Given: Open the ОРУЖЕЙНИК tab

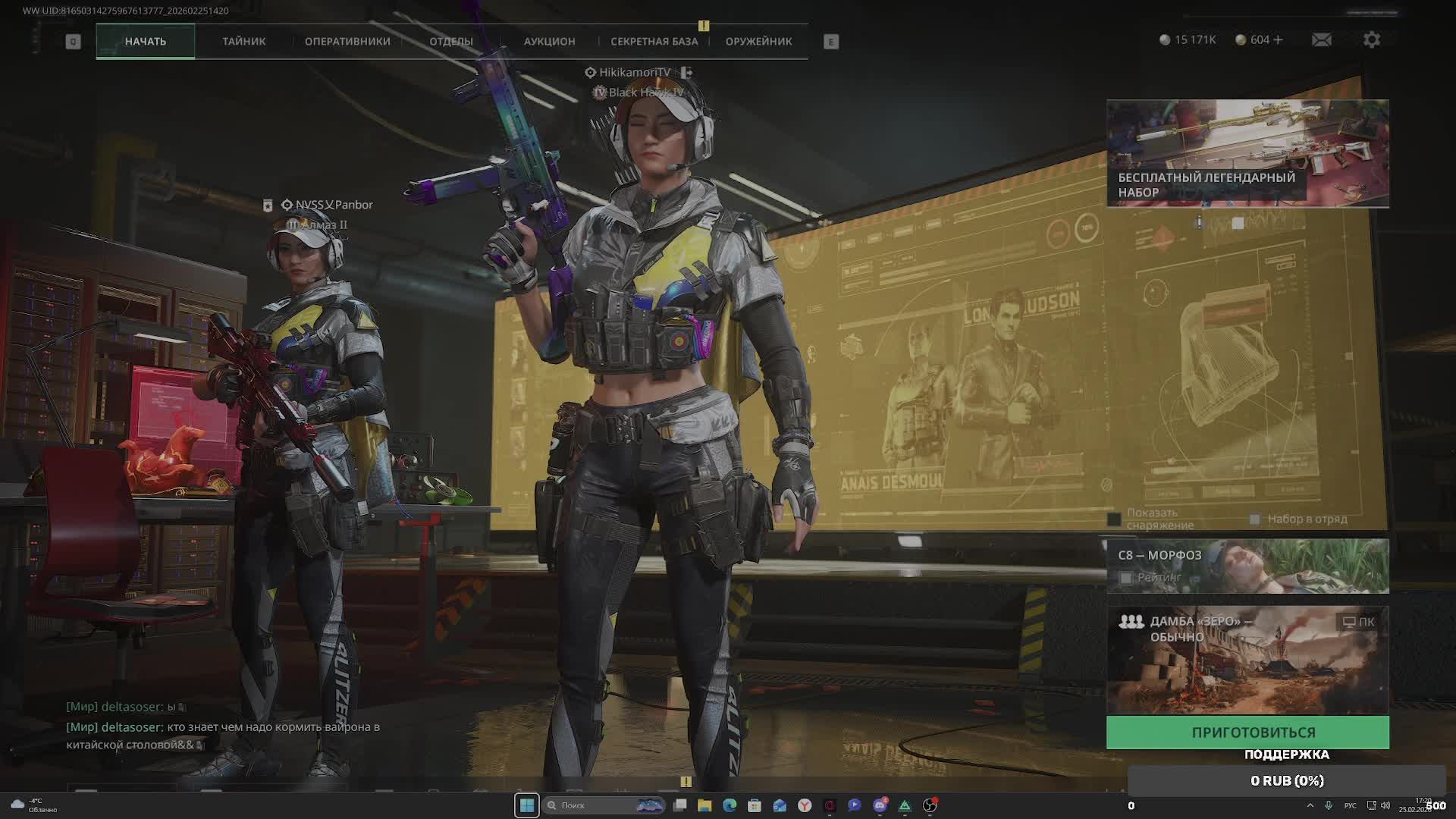Looking at the screenshot, I should pyautogui.click(x=758, y=42).
